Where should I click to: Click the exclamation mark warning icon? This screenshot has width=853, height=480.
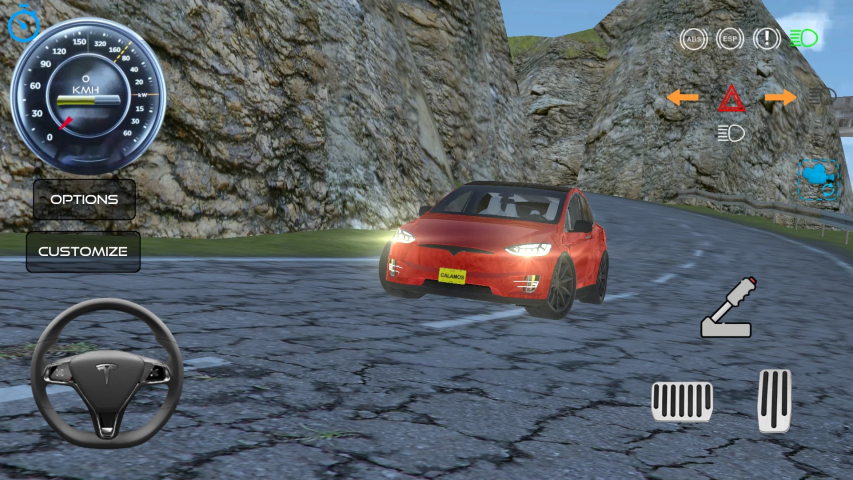(x=767, y=39)
